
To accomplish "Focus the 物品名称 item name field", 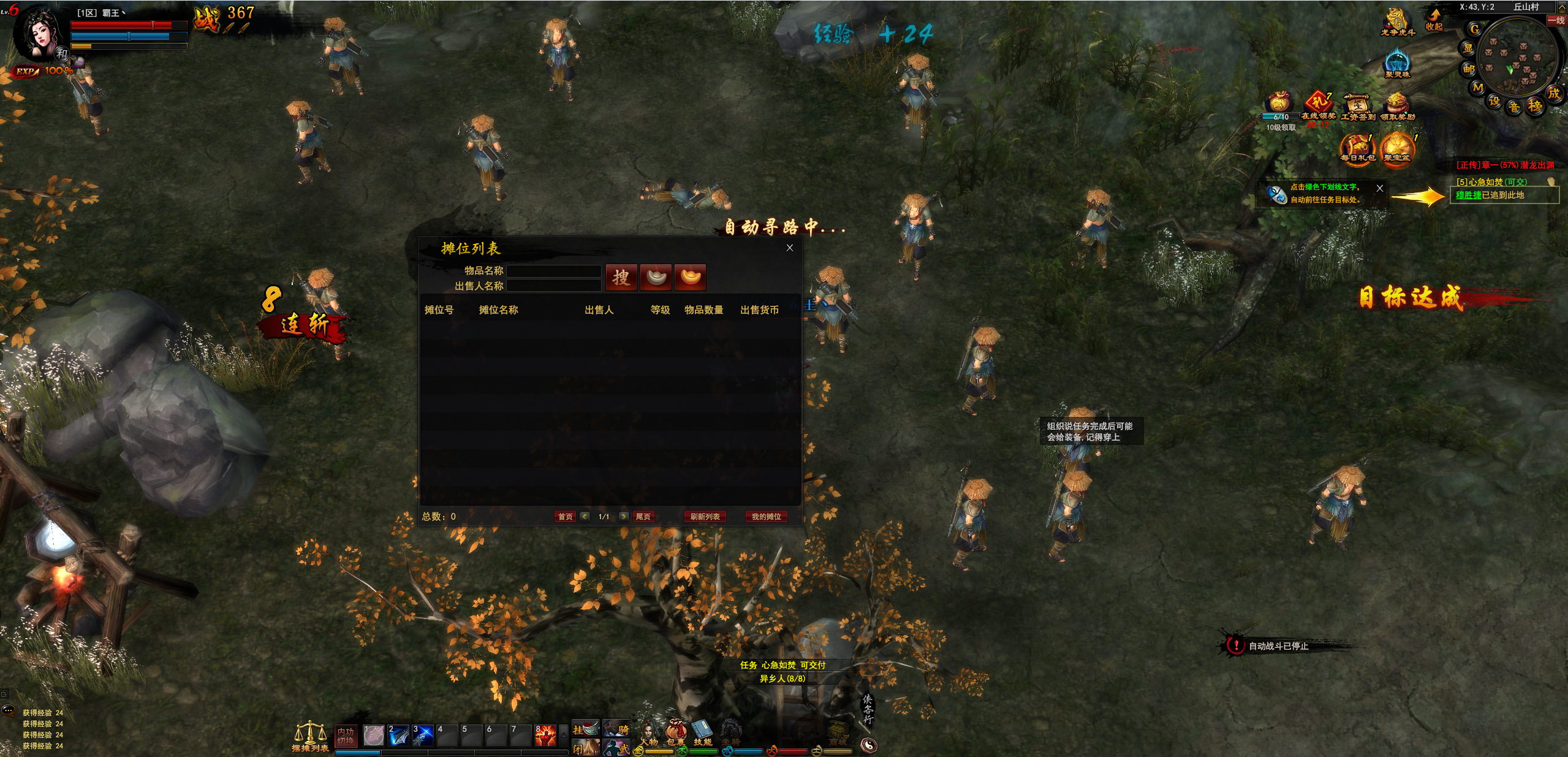I will 553,270.
